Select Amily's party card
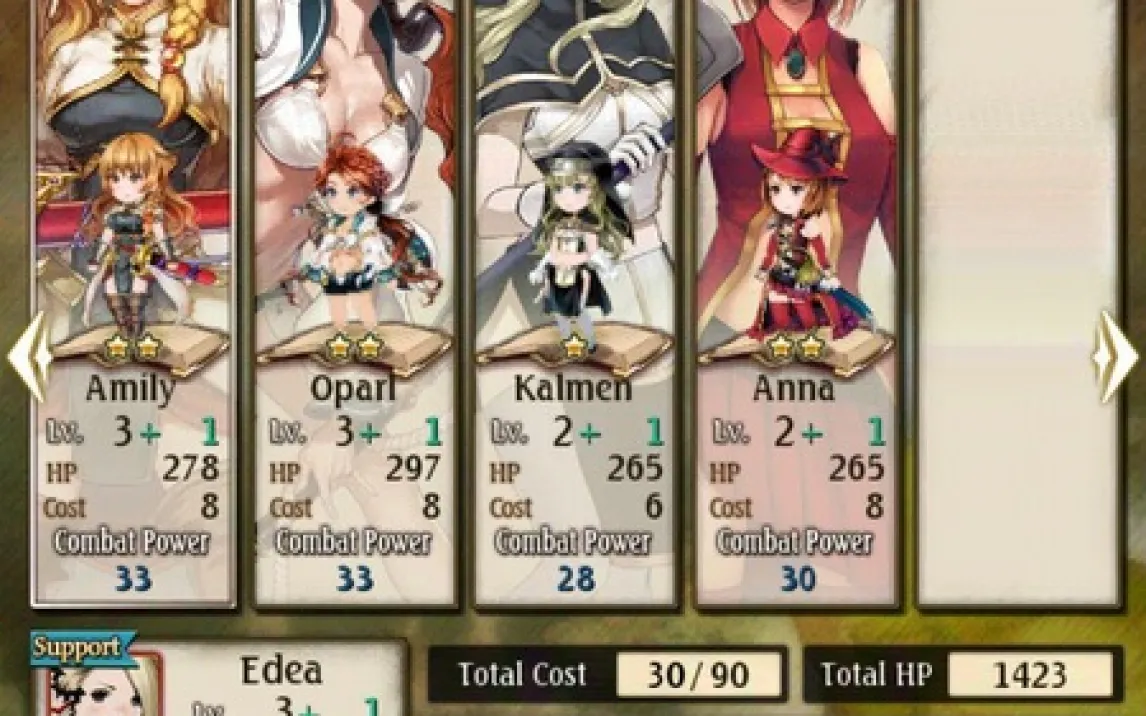Viewport: 1146px width, 716px height. pos(134,300)
